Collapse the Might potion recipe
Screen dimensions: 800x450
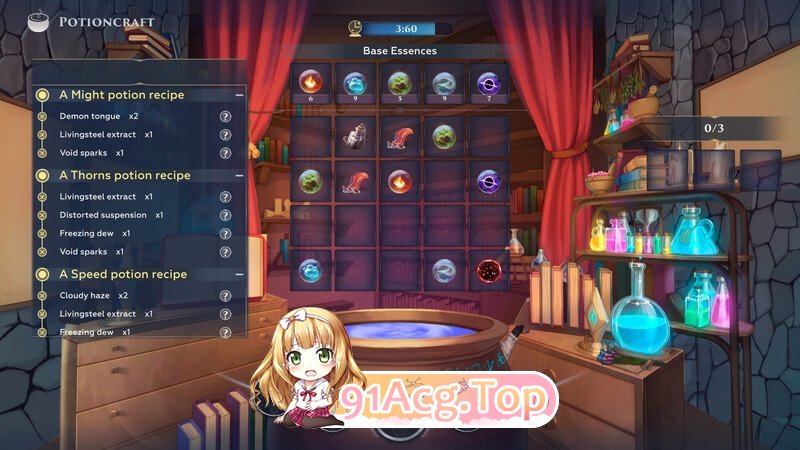pos(239,95)
